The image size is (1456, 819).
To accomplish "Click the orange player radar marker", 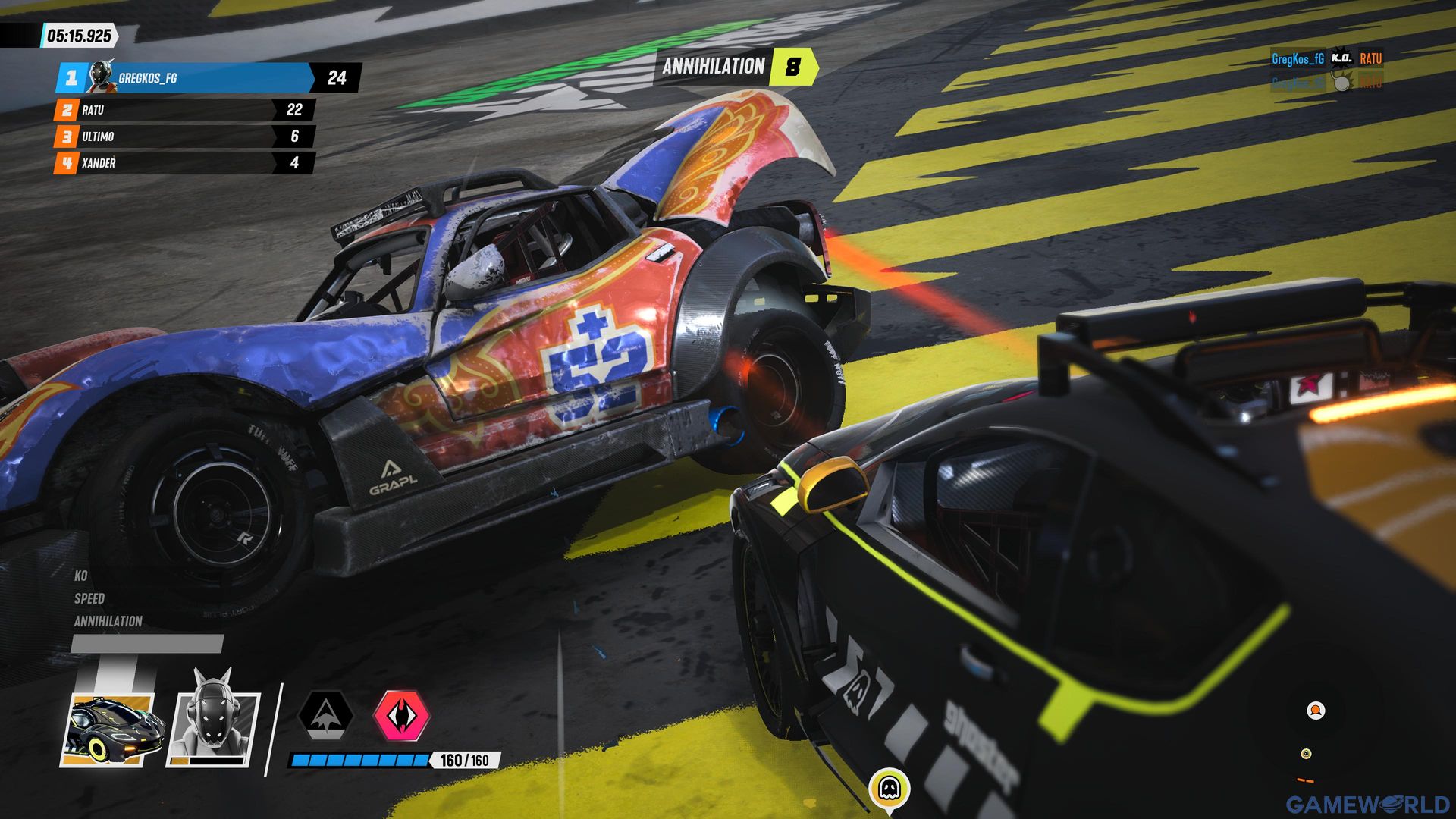I will (x=1316, y=711).
